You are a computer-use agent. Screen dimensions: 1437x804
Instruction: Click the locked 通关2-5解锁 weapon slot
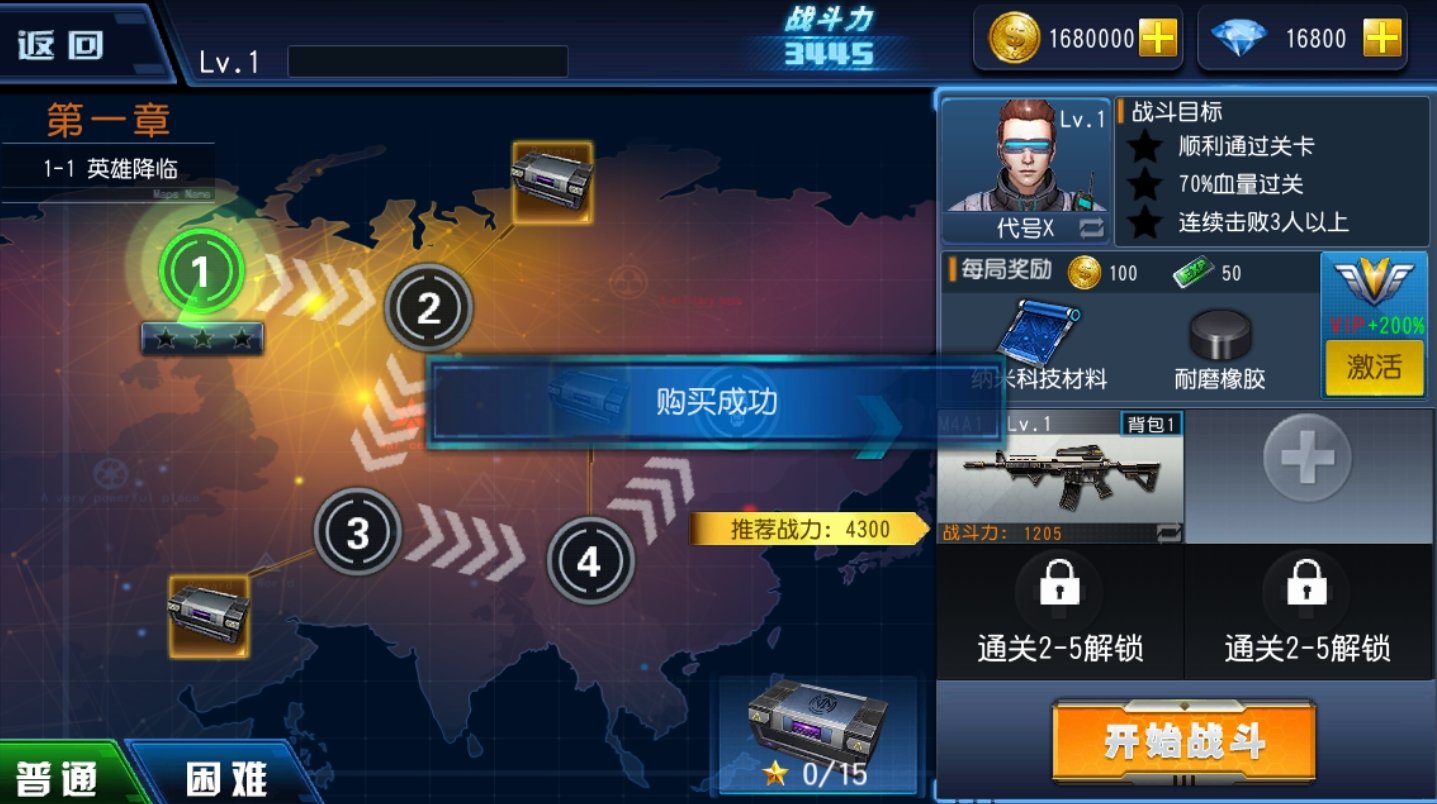point(1058,610)
